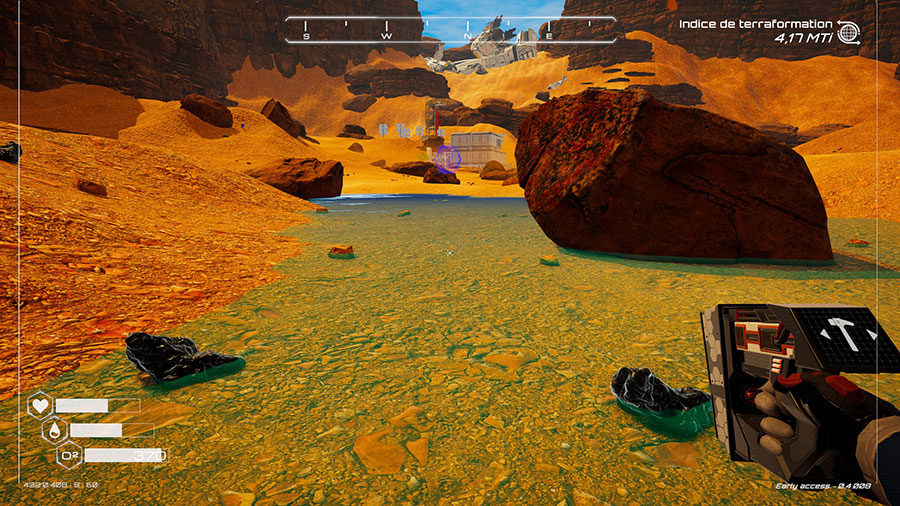The width and height of the screenshot is (900, 506).
Task: Select the compass bar heading strip
Action: [449, 29]
